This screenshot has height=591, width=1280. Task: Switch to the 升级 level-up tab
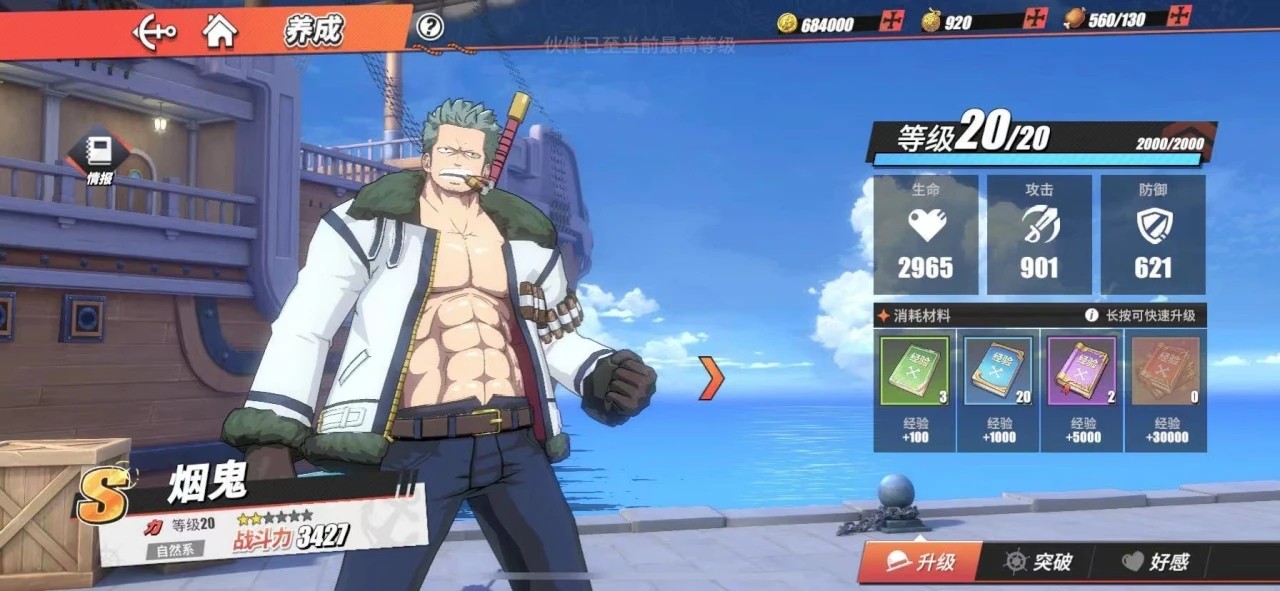(x=922, y=562)
